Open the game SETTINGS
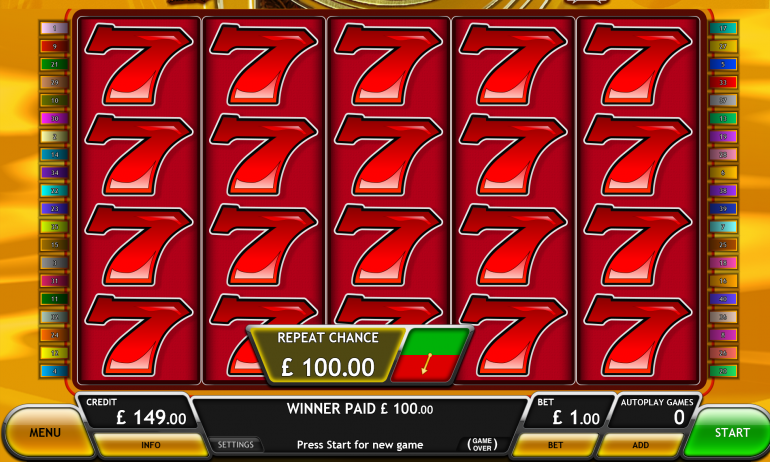The height and width of the screenshot is (462, 770). pos(236,444)
